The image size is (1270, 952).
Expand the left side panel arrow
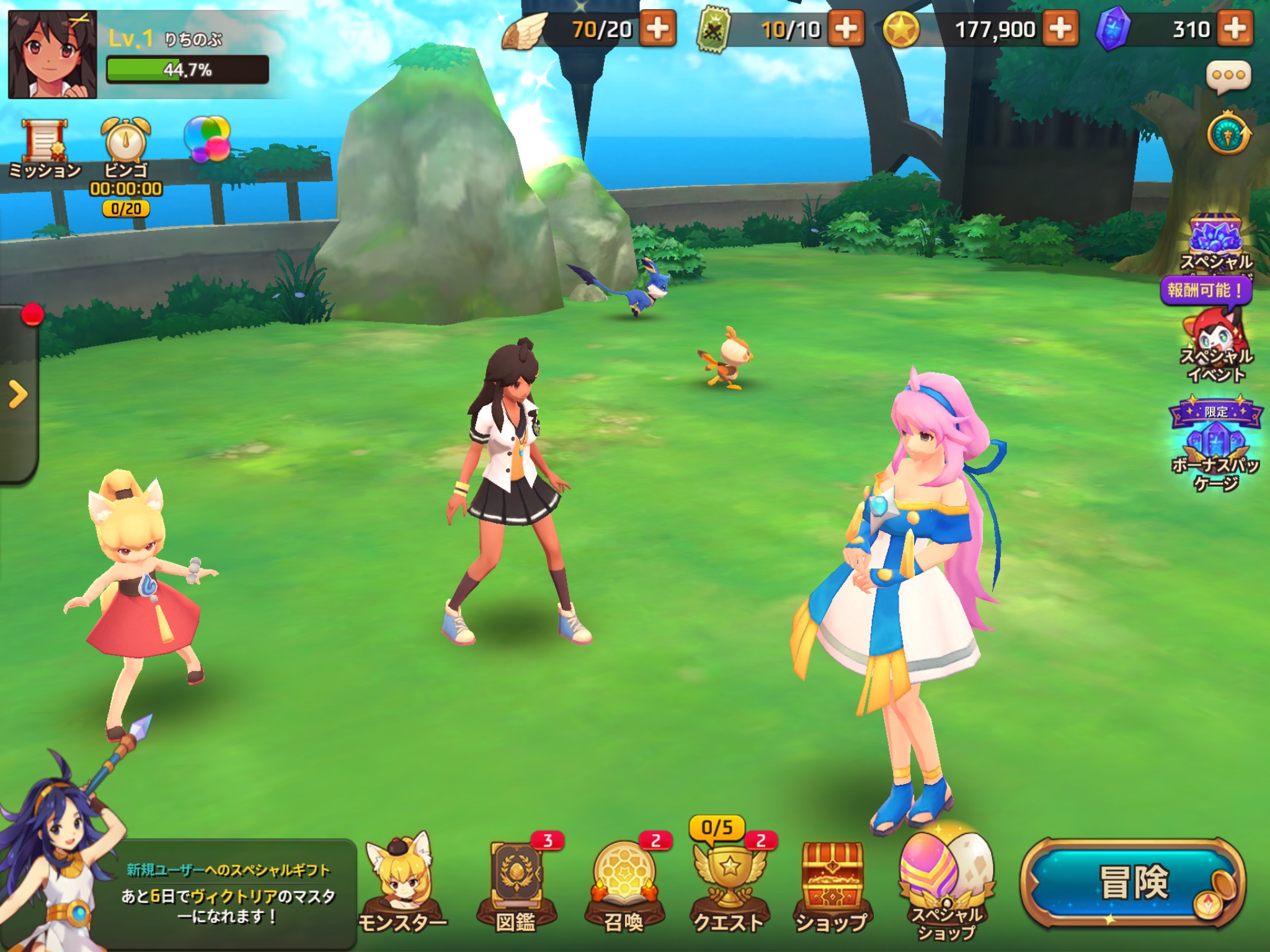click(19, 394)
